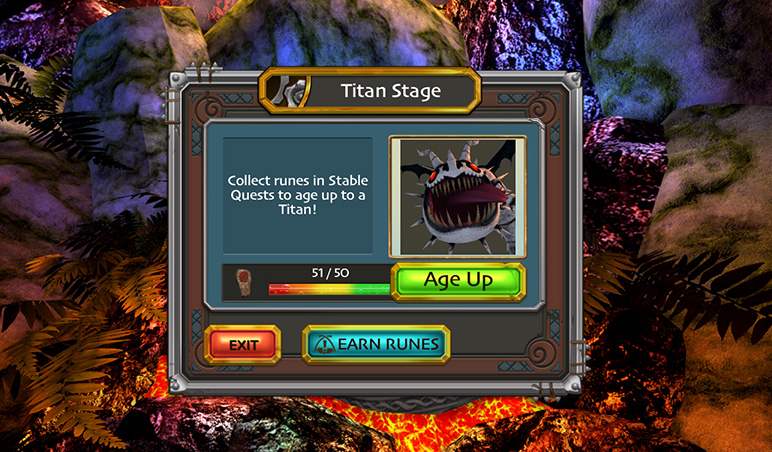772x452 pixels.
Task: Open the Earn Runes option
Action: (376, 344)
